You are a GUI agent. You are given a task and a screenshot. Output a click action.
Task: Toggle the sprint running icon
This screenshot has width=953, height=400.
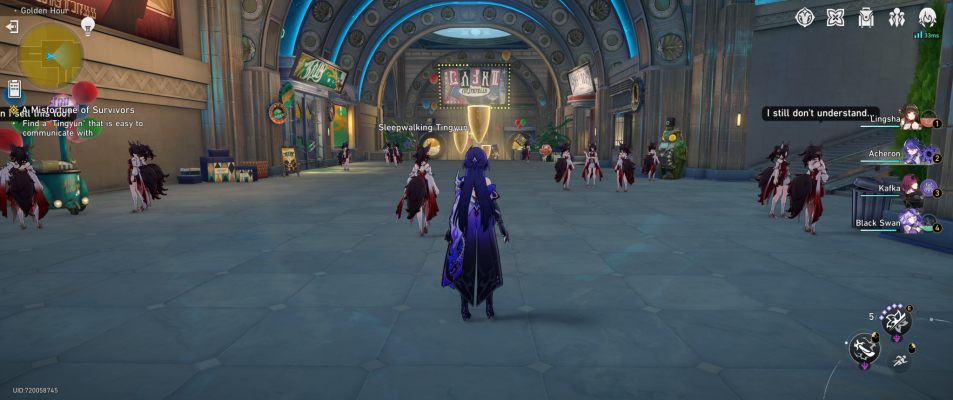898,359
